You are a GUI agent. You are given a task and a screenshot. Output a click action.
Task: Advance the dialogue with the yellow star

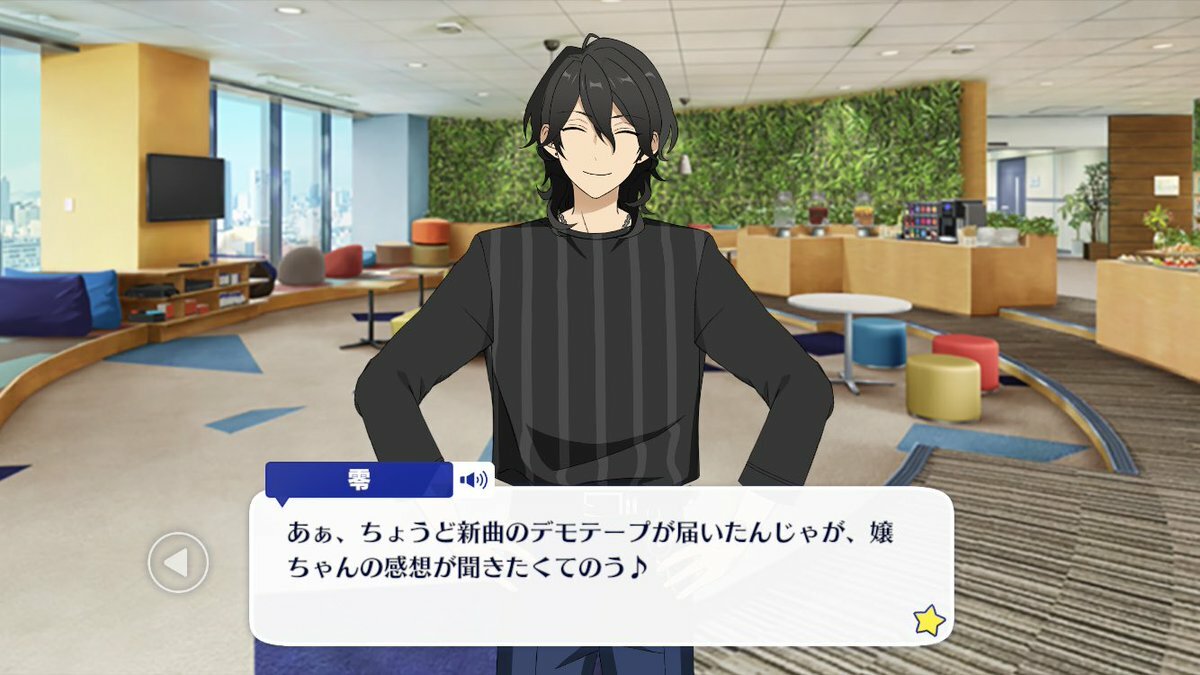(928, 621)
